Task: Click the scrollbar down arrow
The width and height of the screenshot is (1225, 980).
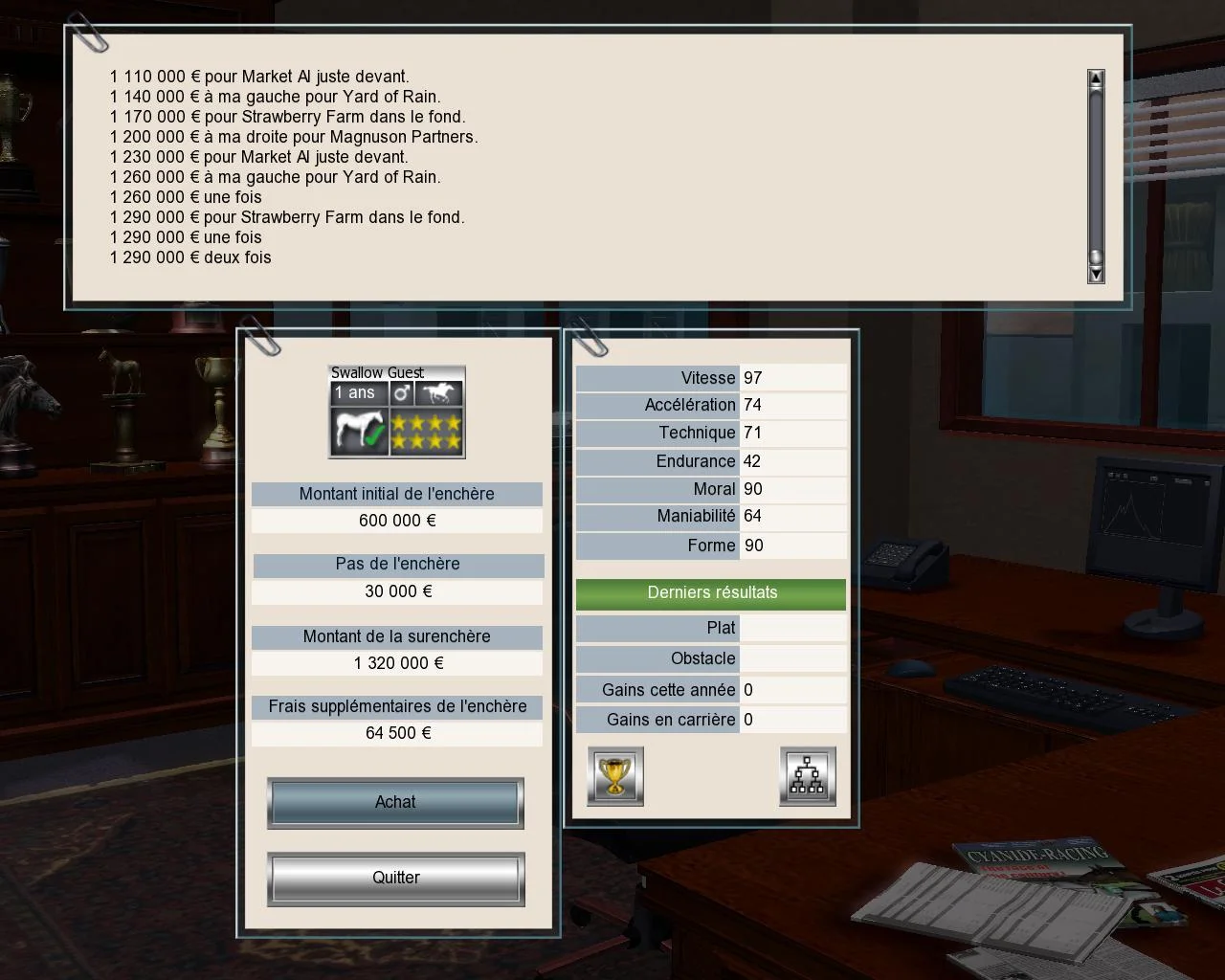Action: pyautogui.click(x=1095, y=274)
